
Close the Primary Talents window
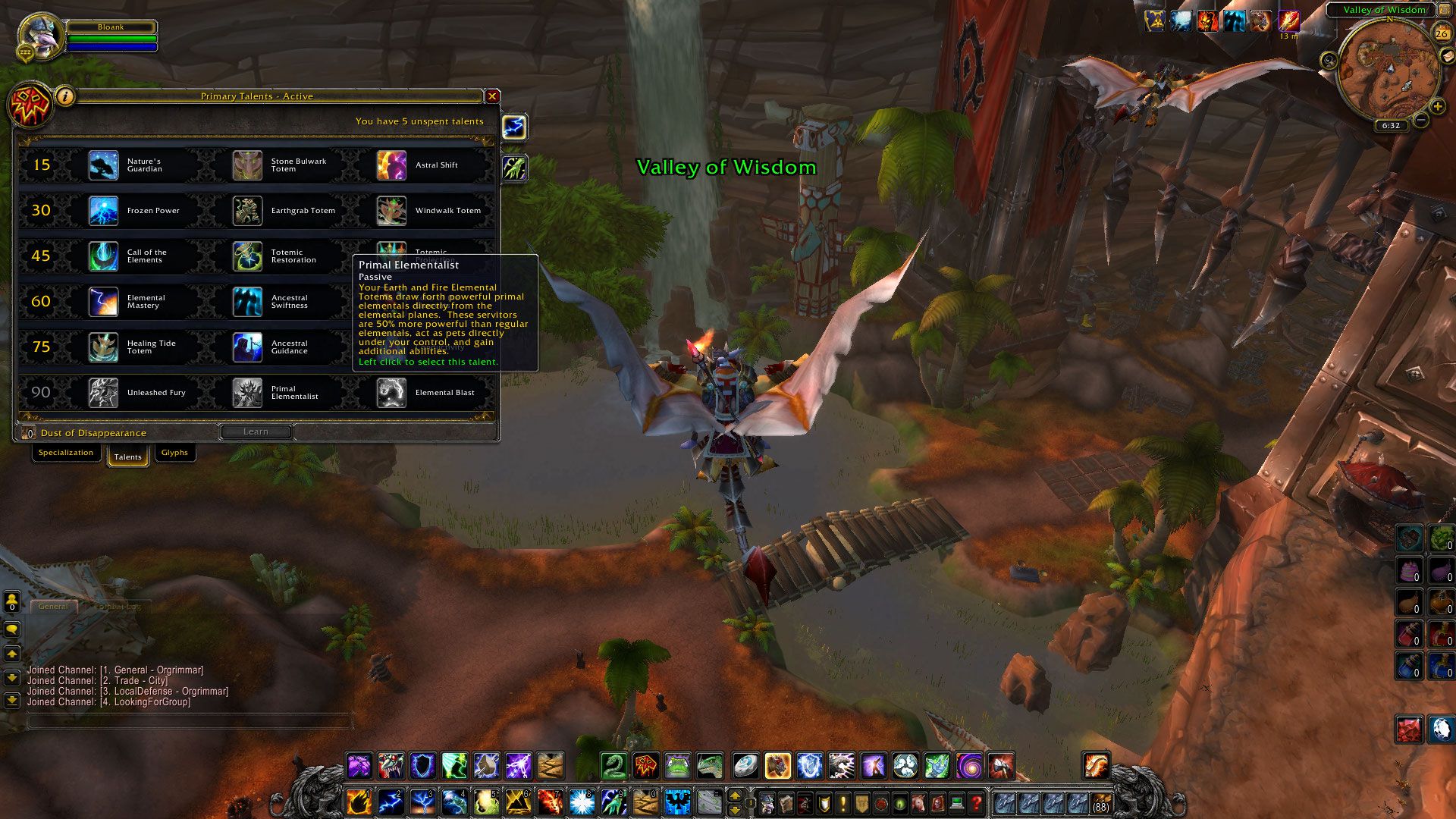[492, 96]
